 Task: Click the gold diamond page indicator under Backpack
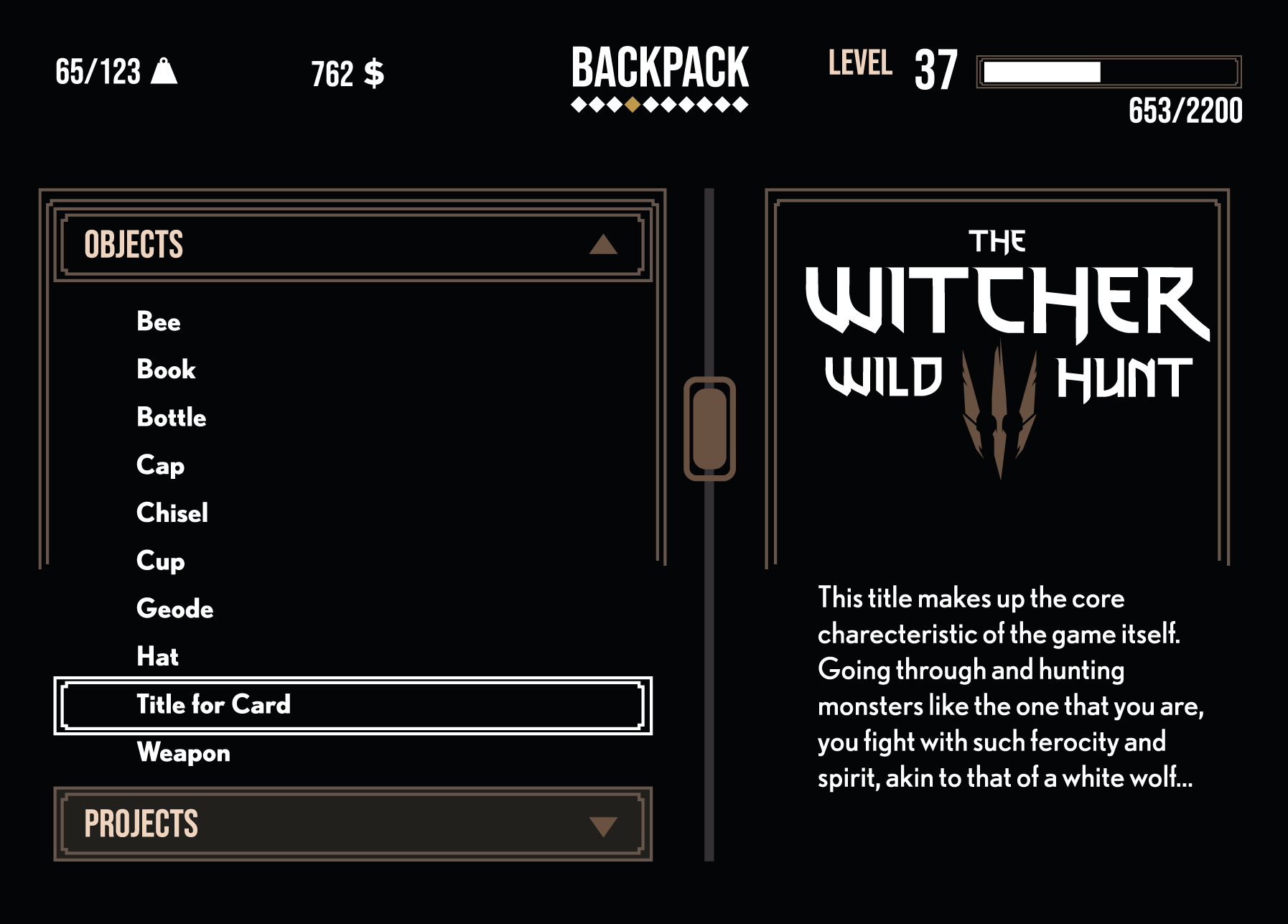[x=632, y=106]
